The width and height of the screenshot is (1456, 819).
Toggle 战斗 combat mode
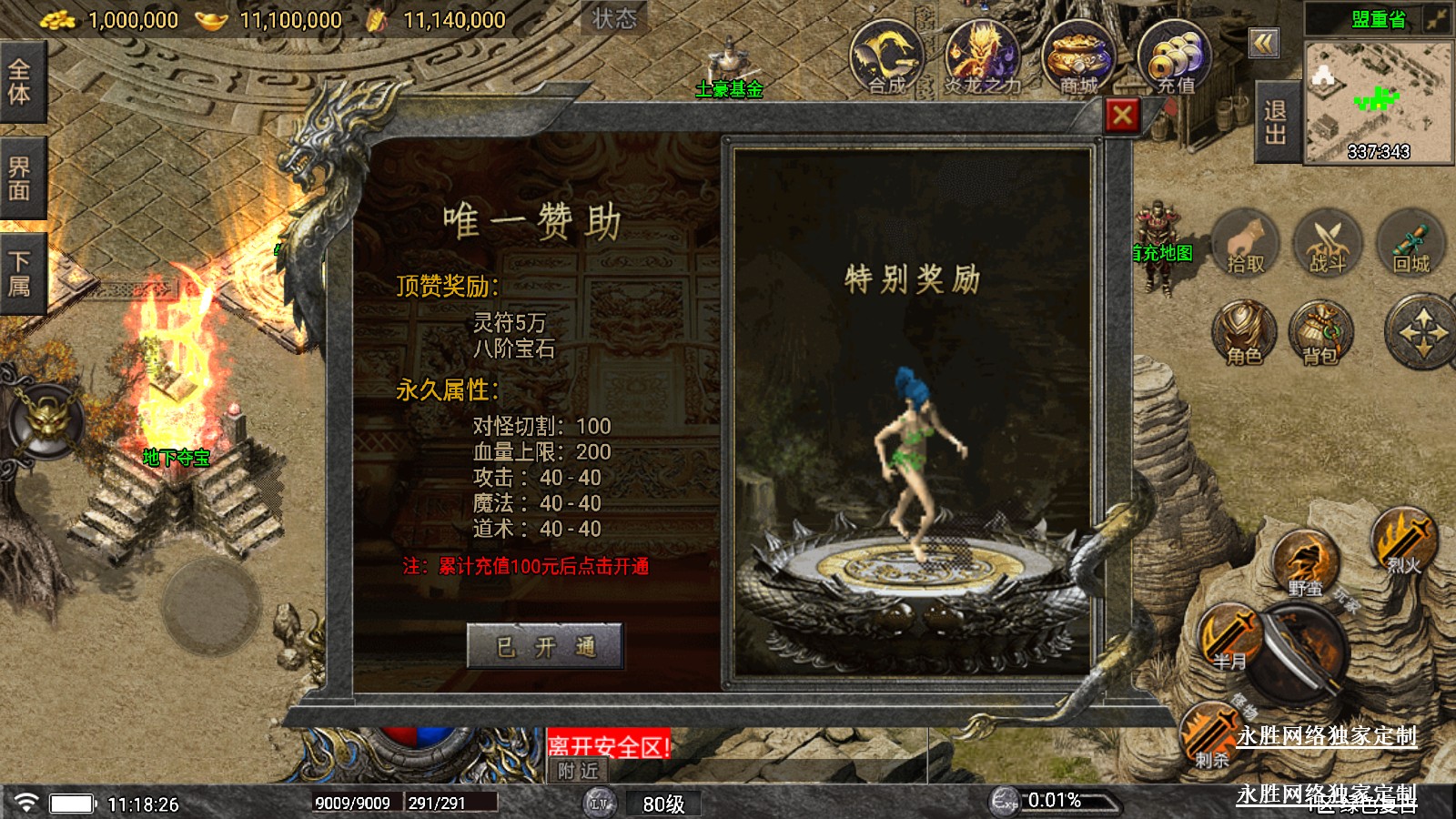pos(1328,243)
